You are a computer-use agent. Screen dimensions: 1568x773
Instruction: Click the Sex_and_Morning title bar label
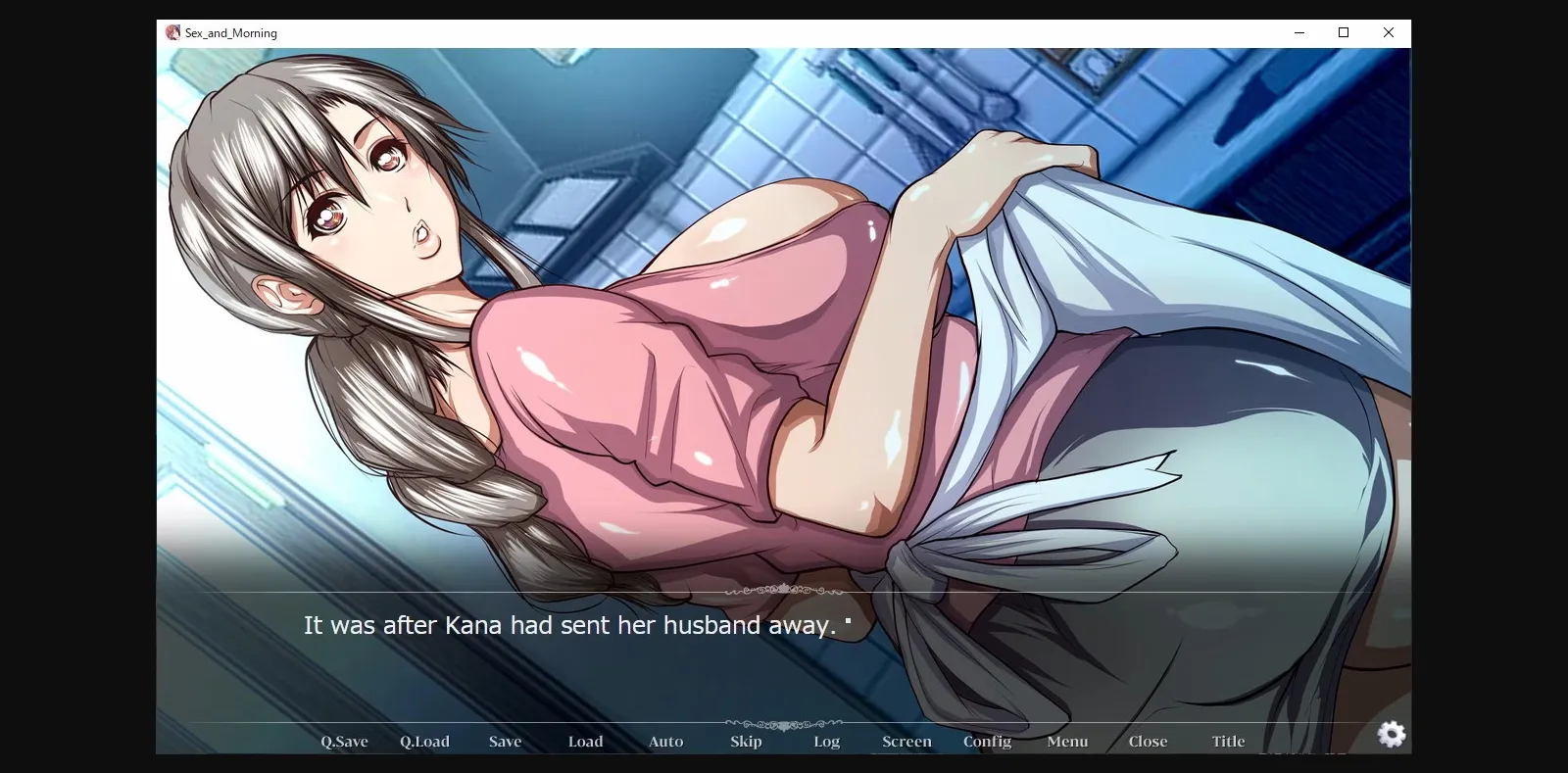(229, 32)
